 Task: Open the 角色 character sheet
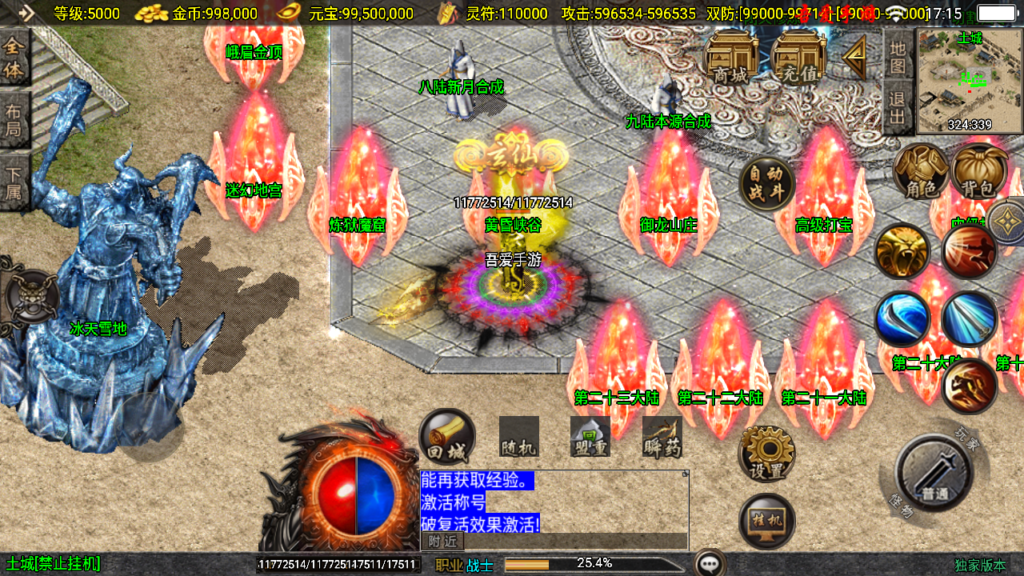coord(920,171)
